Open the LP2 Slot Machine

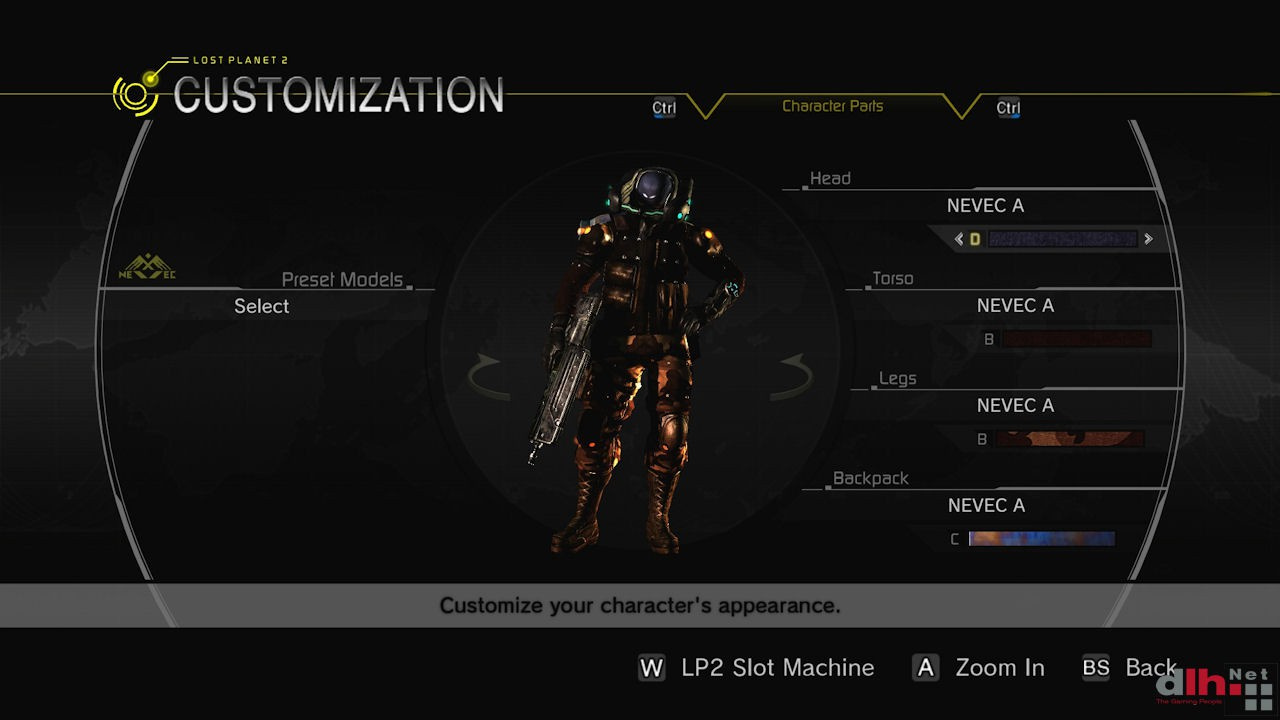[757, 668]
